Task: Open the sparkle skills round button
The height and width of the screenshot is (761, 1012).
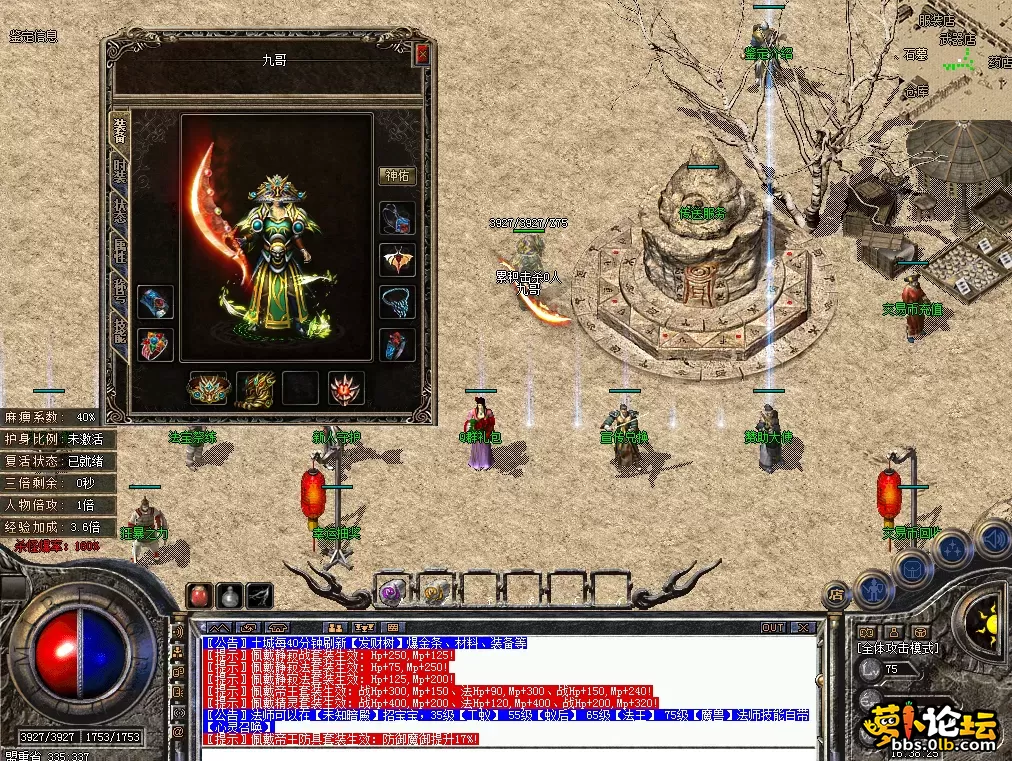Action: (x=952, y=550)
